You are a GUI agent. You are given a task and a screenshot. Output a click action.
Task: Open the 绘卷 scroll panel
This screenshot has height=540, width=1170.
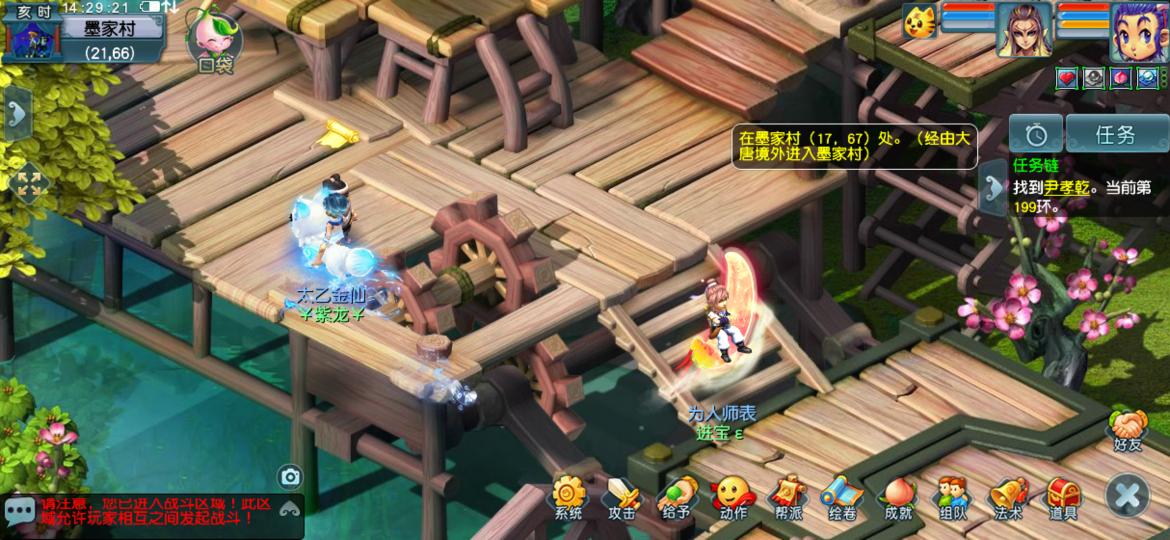[x=842, y=496]
